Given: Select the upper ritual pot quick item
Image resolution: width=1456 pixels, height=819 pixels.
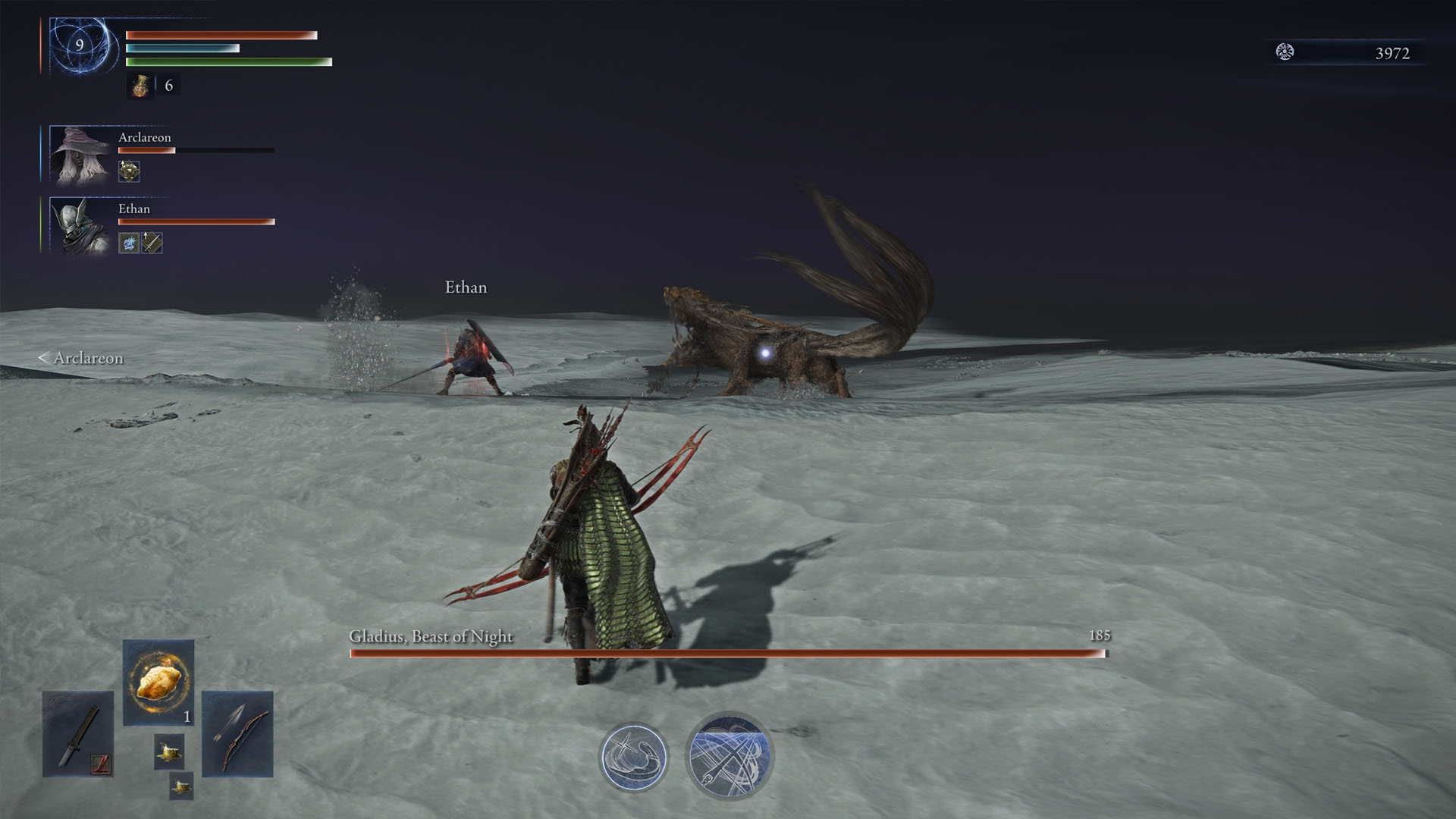Looking at the screenshot, I should [x=170, y=751].
